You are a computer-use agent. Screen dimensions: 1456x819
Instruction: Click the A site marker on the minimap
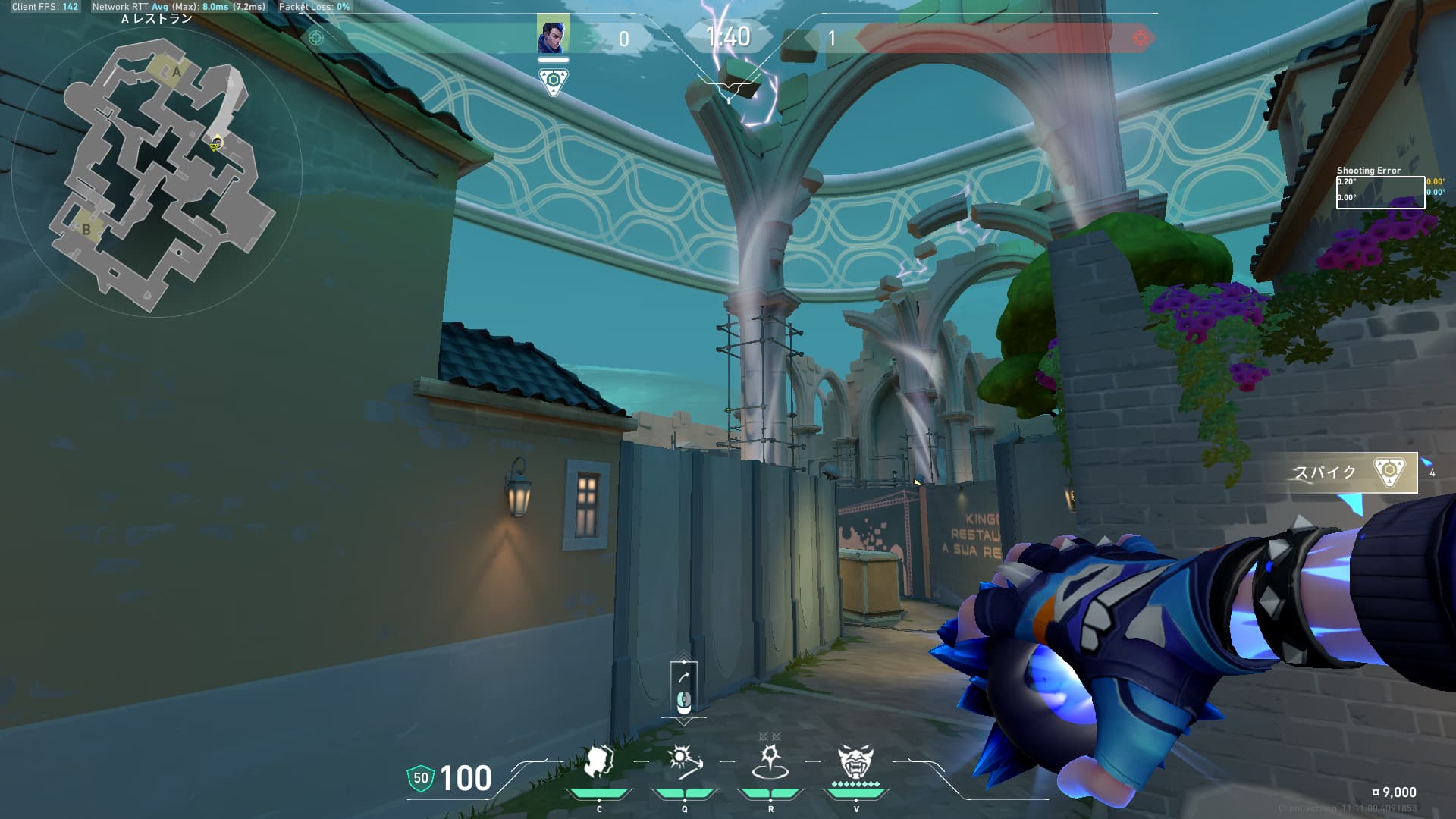point(176,72)
